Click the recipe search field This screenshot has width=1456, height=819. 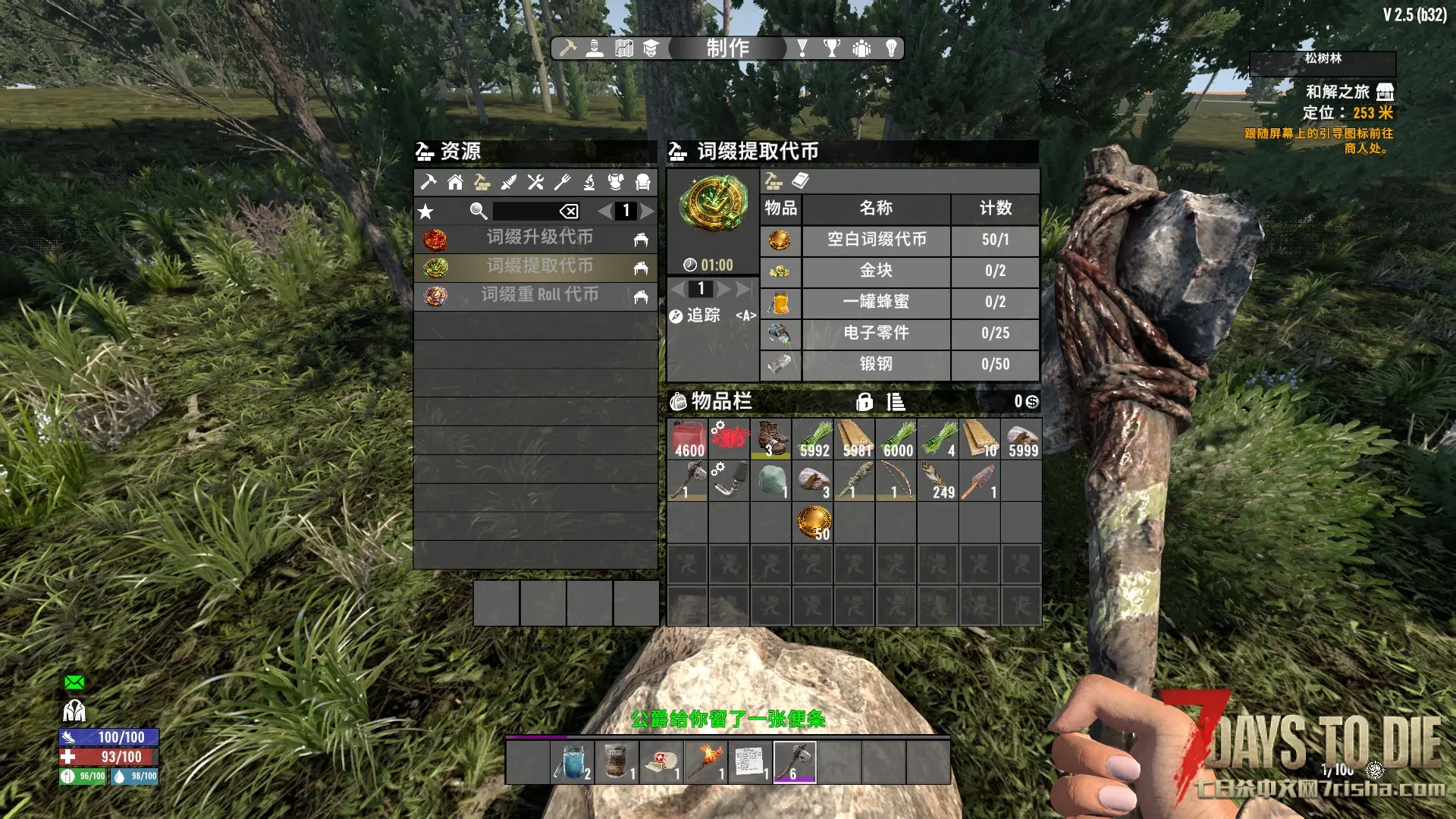coord(525,211)
